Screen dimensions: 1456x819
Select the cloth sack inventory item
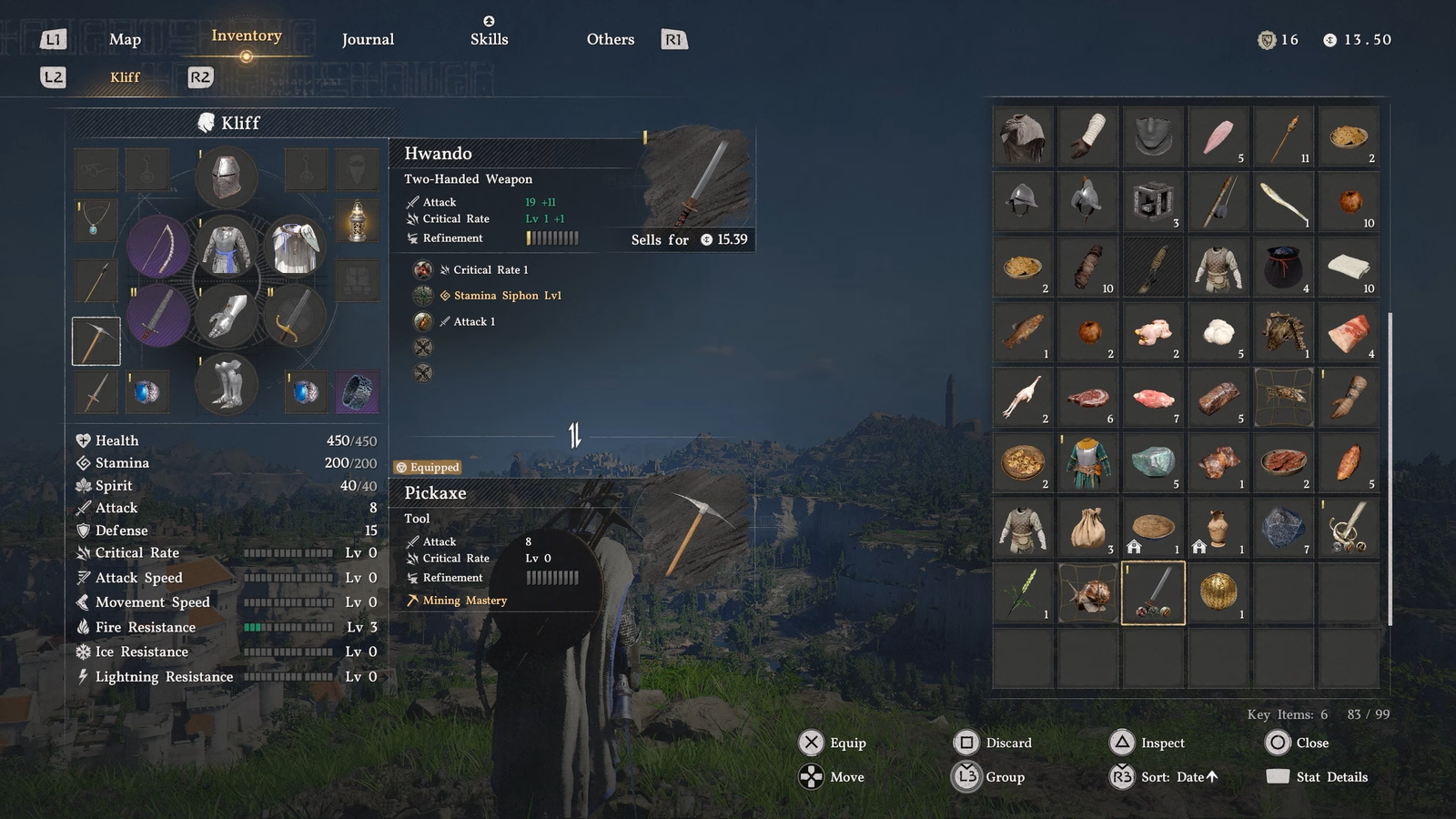(1087, 528)
